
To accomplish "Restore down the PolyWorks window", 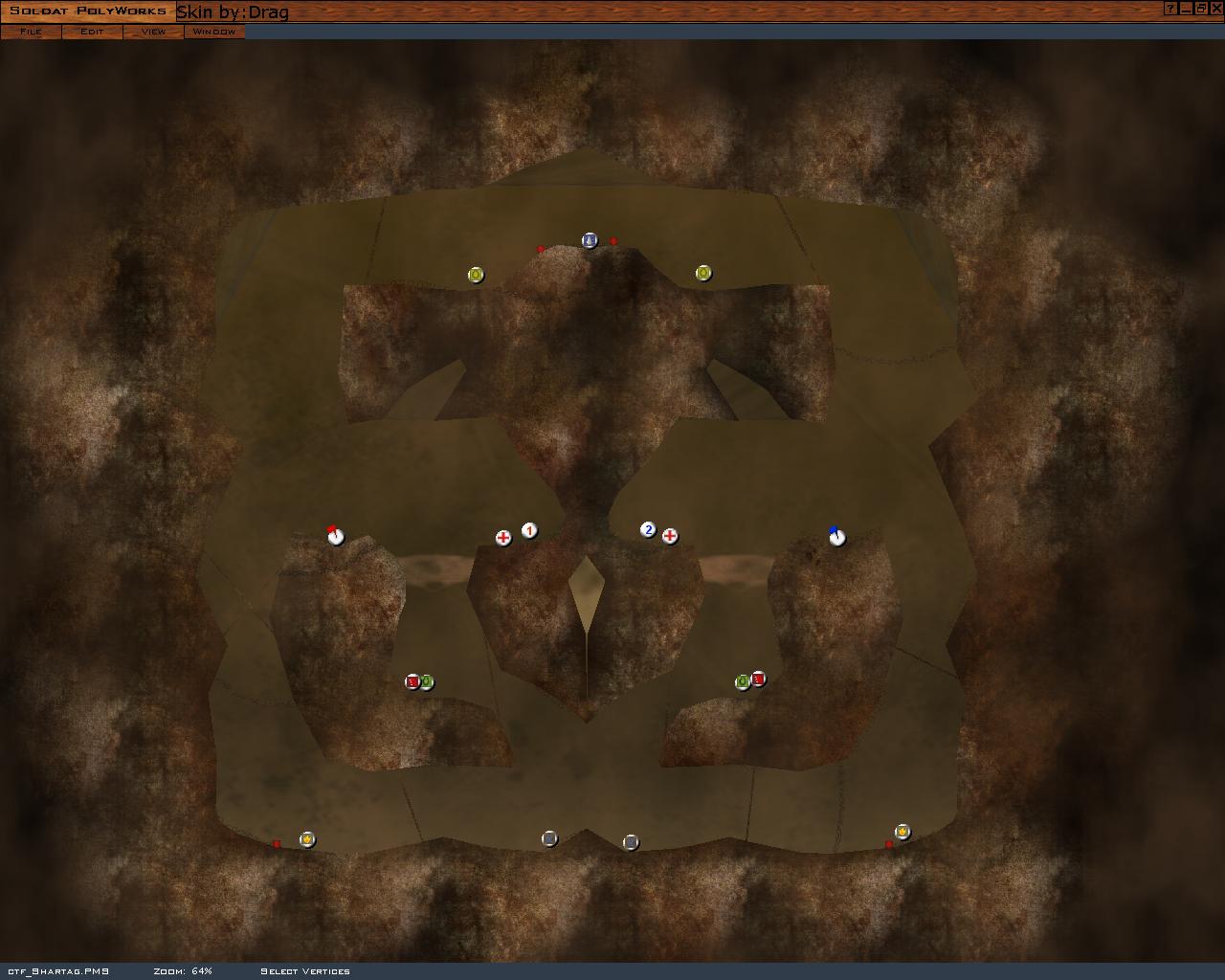I will point(1200,9).
